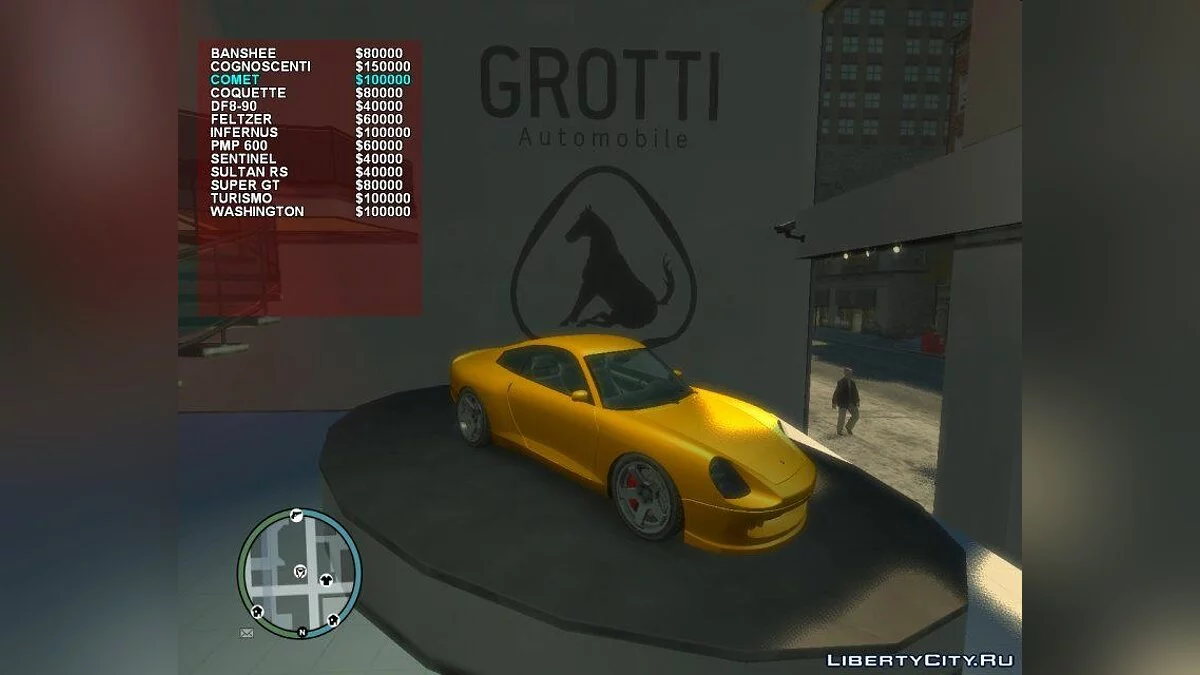This screenshot has width=1200, height=675.
Task: Select the Coquette from the list
Action: pos(248,93)
